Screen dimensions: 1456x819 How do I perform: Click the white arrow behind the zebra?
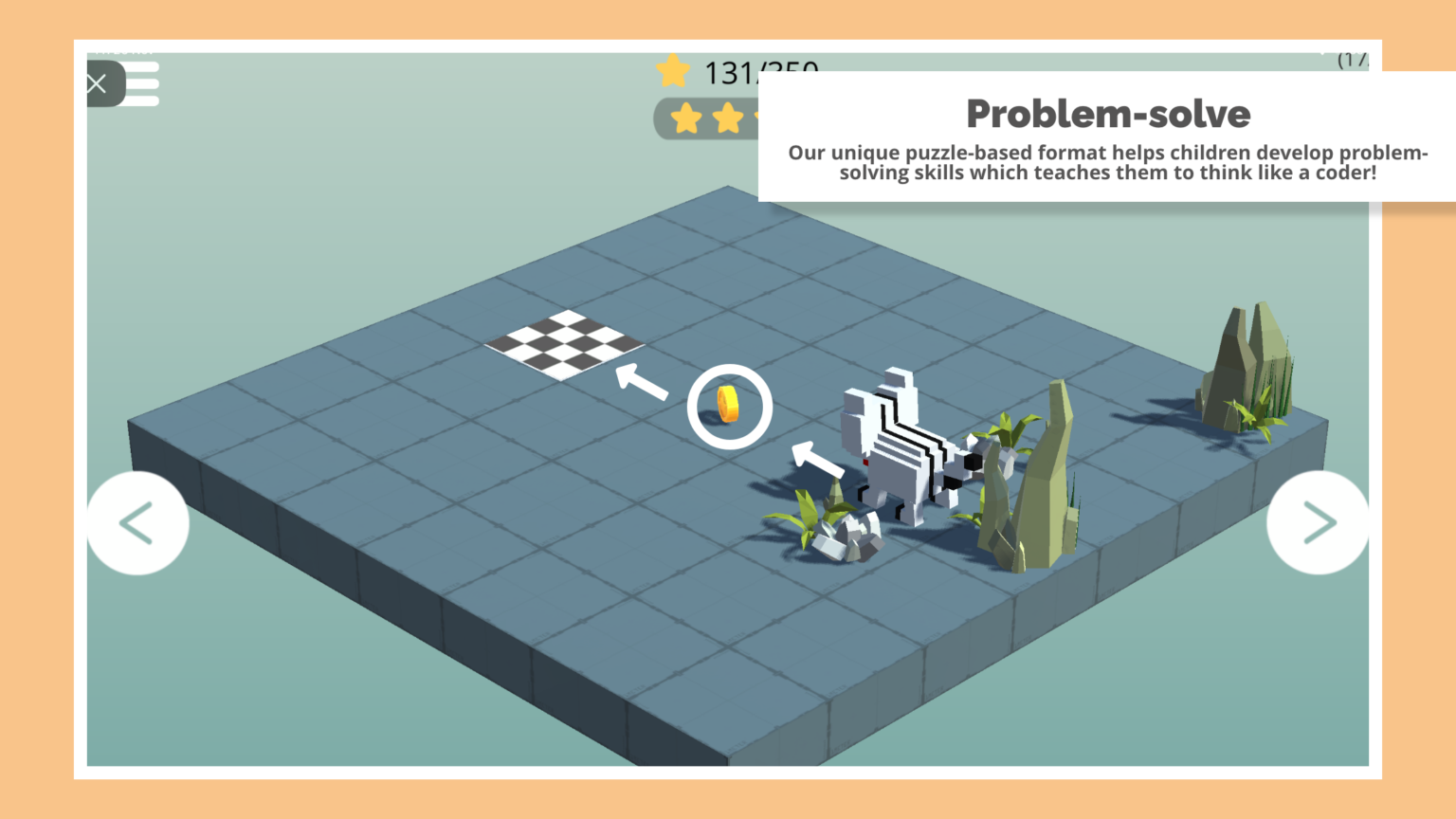[x=817, y=460]
